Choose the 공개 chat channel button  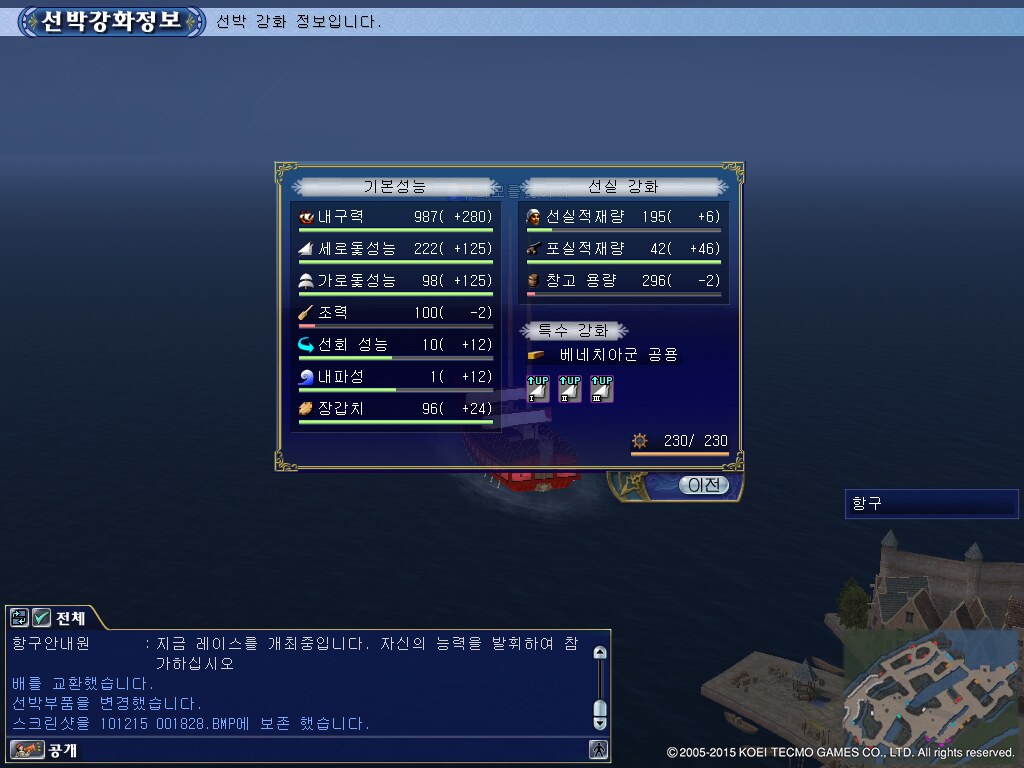(45, 749)
